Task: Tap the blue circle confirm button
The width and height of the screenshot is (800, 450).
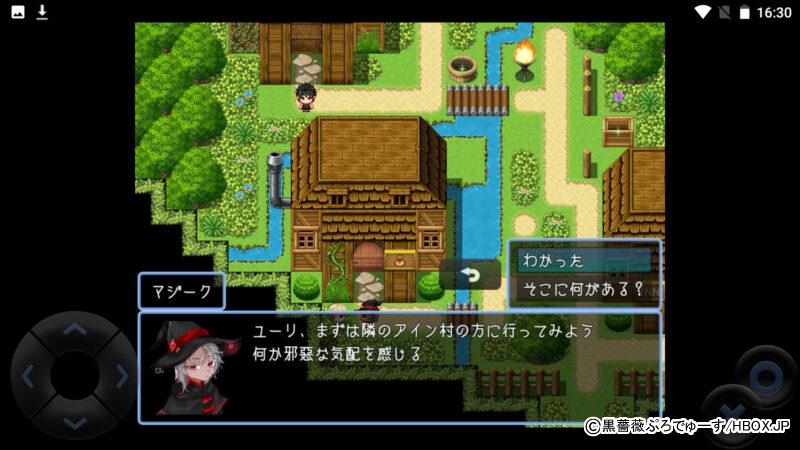Action: [766, 377]
